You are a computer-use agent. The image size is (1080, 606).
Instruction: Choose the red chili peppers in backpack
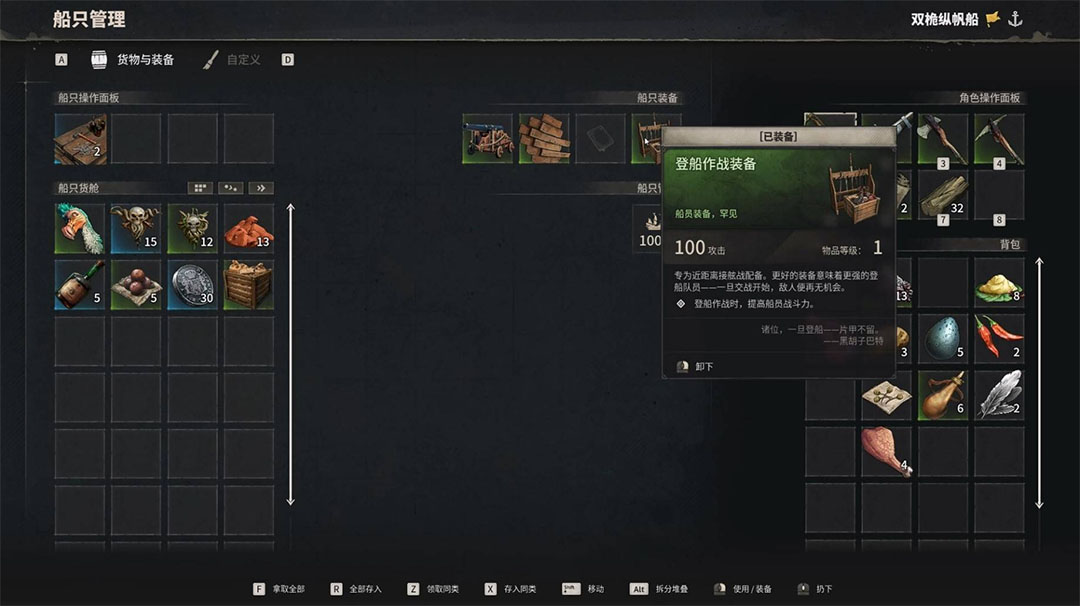[x=999, y=339]
